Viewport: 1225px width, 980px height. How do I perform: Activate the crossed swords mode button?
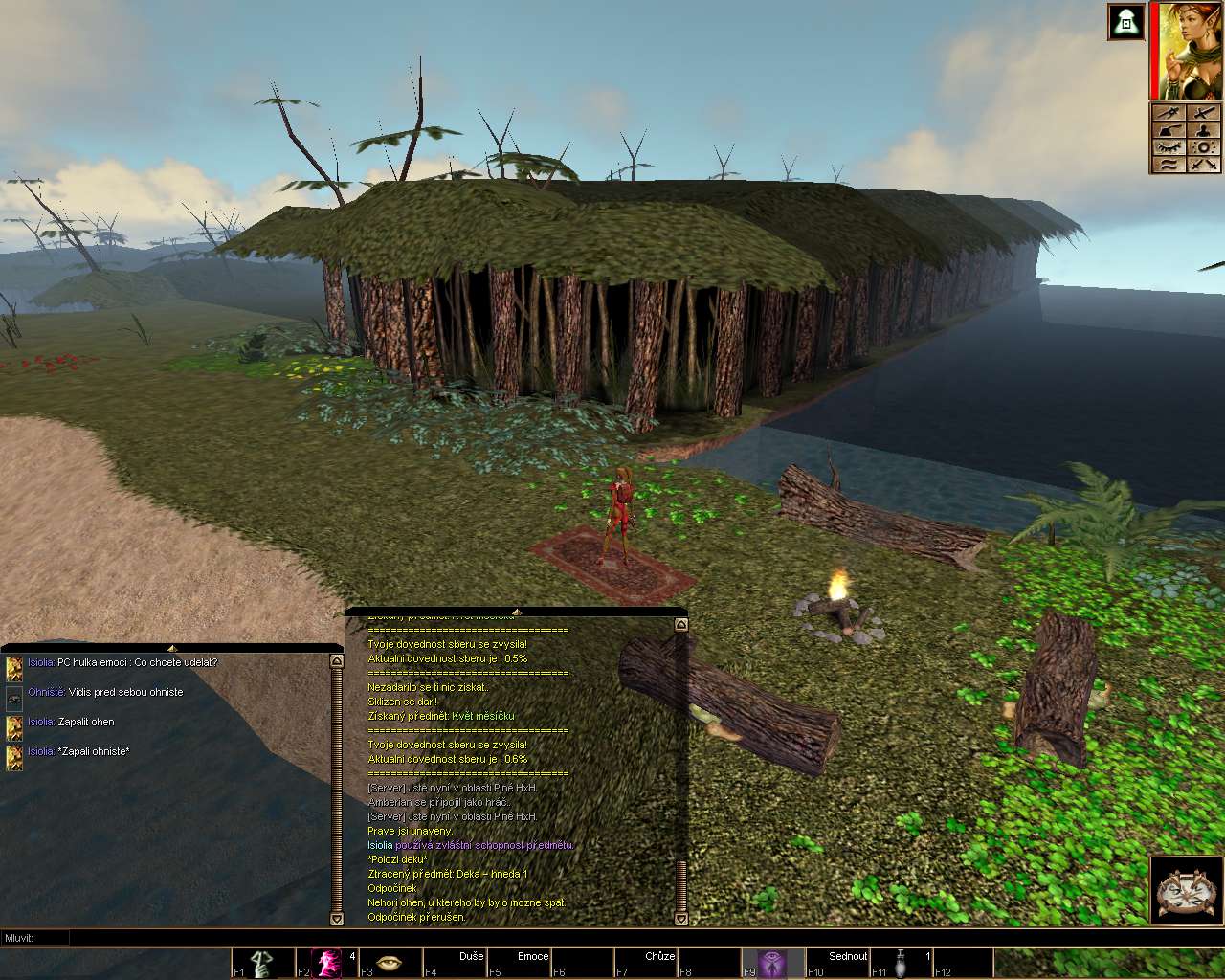pos(1205,165)
